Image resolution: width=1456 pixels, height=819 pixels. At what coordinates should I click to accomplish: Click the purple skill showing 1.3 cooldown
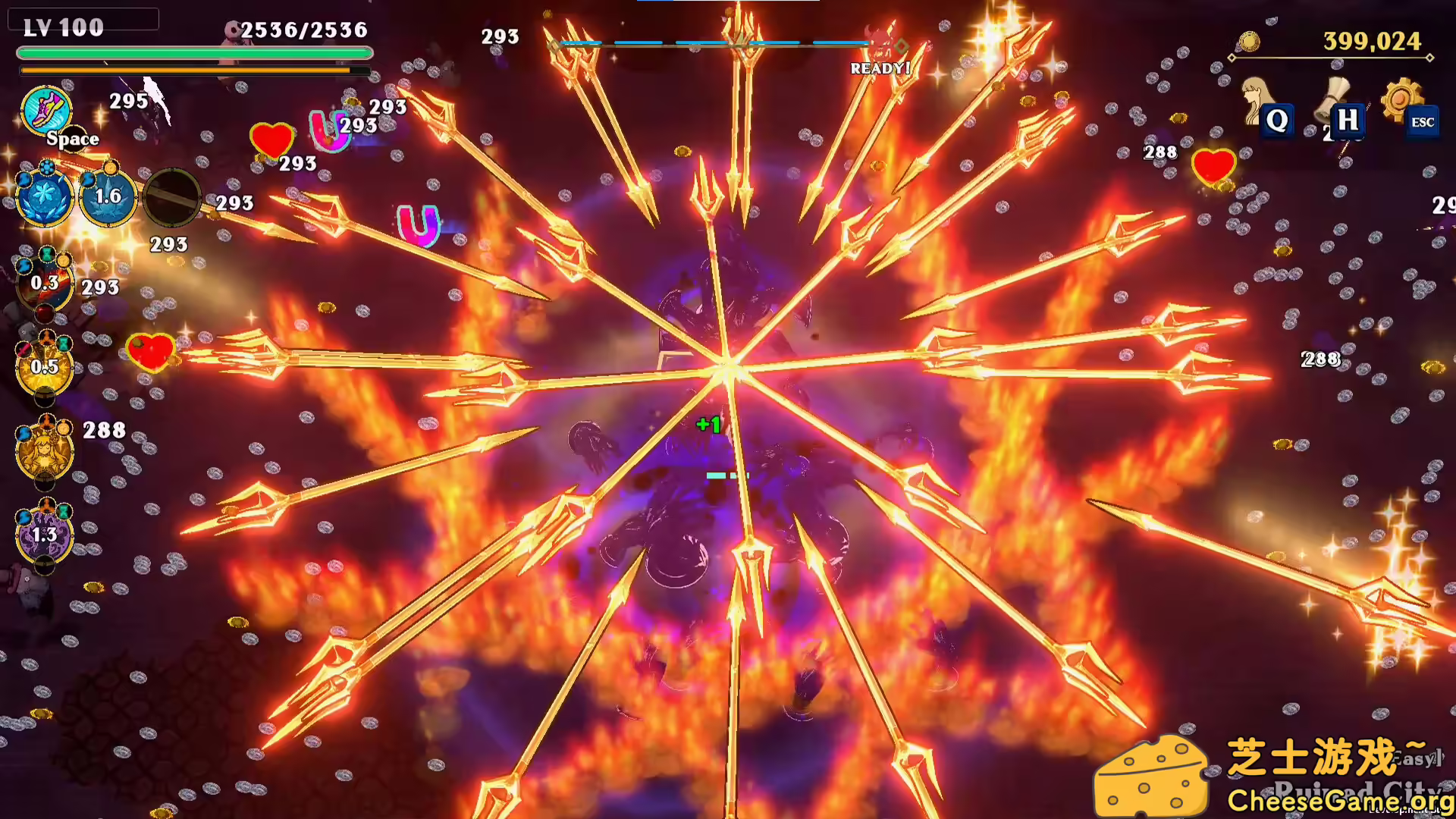click(x=43, y=535)
